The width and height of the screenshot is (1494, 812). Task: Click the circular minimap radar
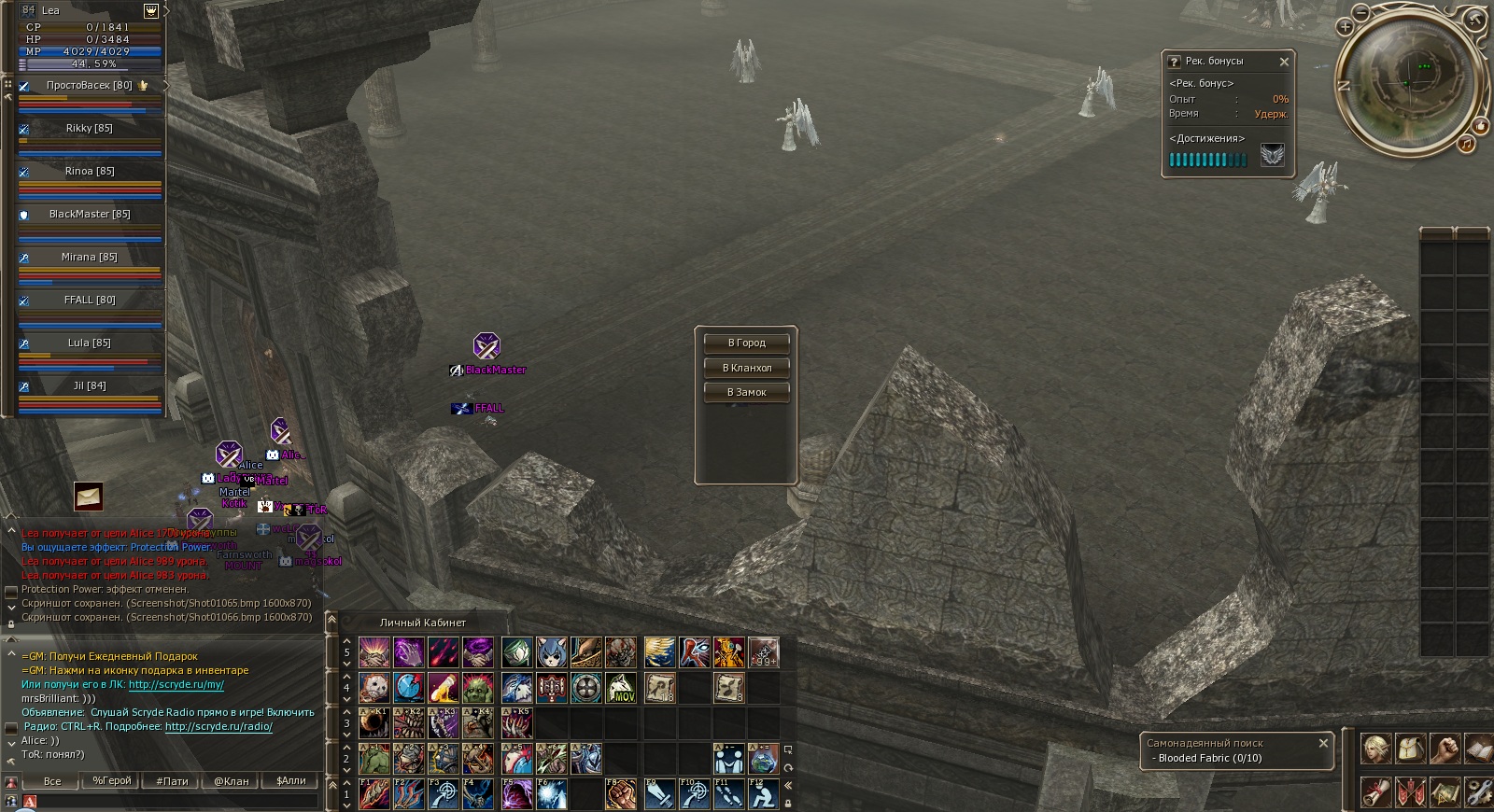1408,82
